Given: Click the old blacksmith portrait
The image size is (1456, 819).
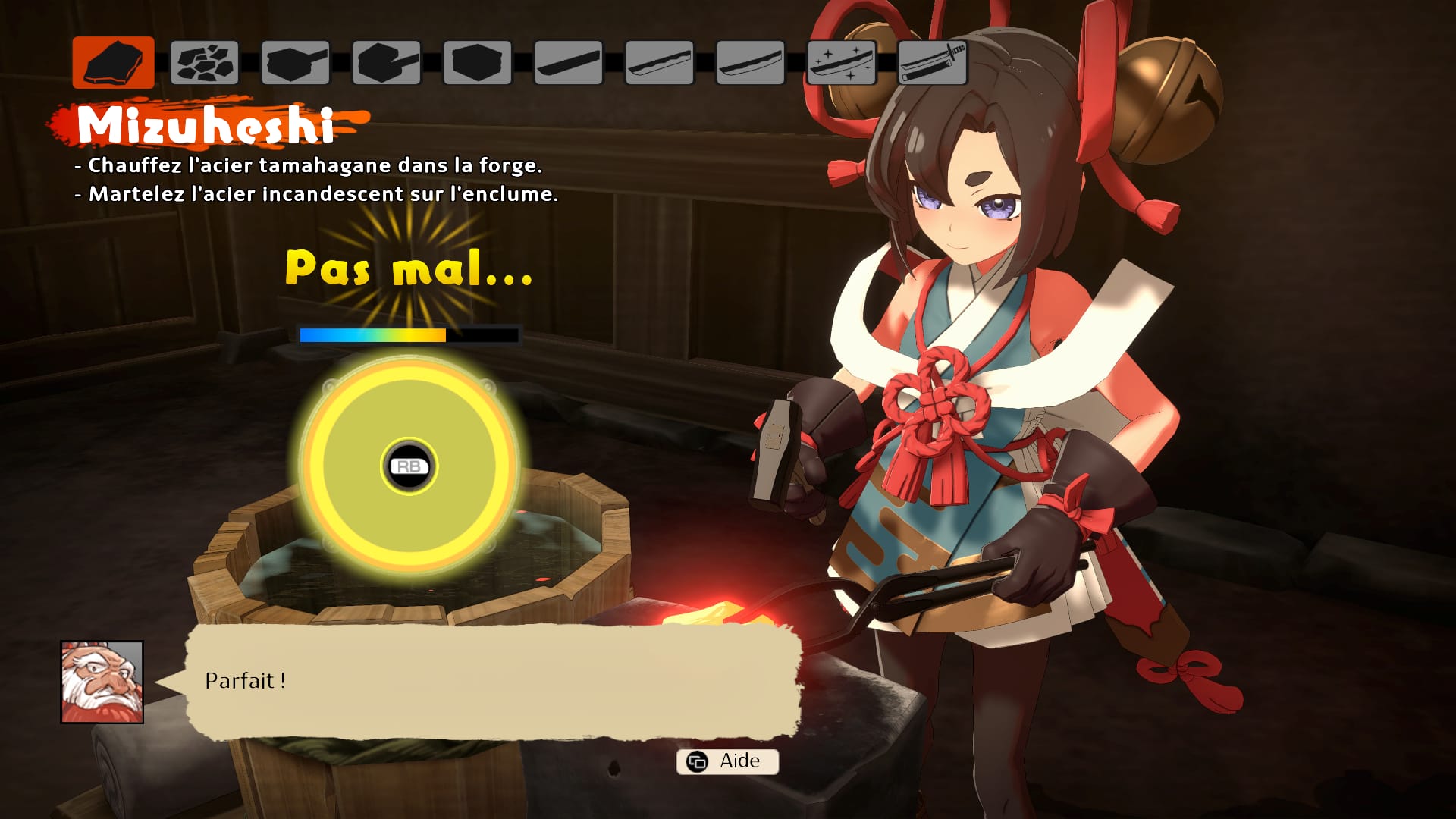Looking at the screenshot, I should coord(102,682).
